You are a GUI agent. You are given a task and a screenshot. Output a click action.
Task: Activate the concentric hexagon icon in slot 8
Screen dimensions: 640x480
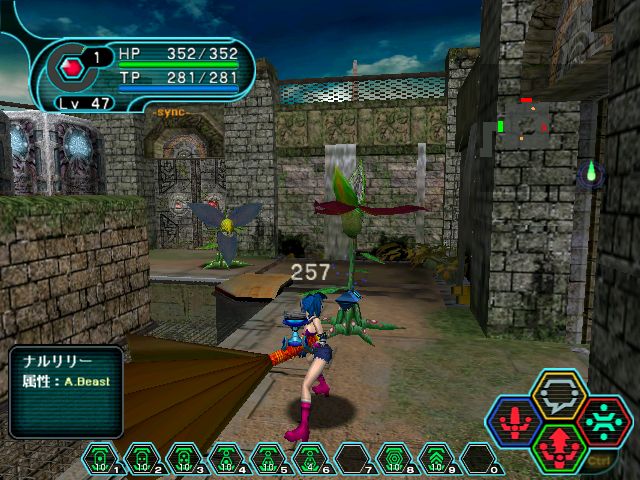(394, 459)
